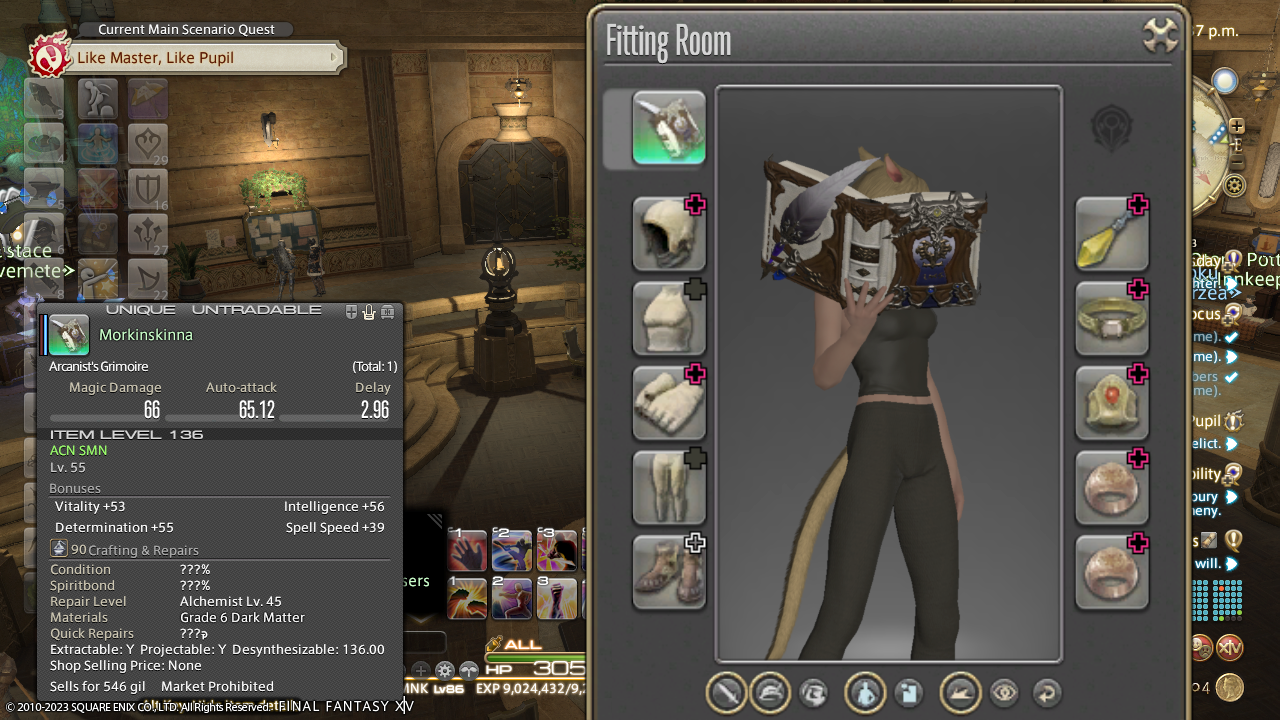The width and height of the screenshot is (1280, 720).
Task: Toggle headgear display with helmet button
Action: [769, 693]
